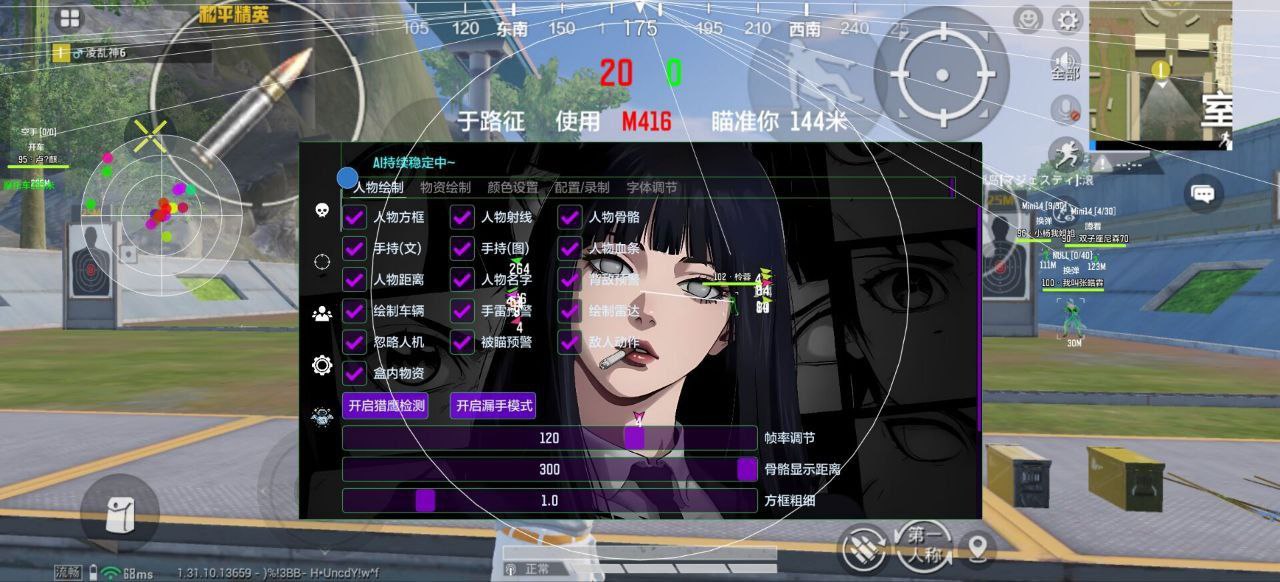Expand the minimap
The image size is (1280, 582).
pos(1160,72)
